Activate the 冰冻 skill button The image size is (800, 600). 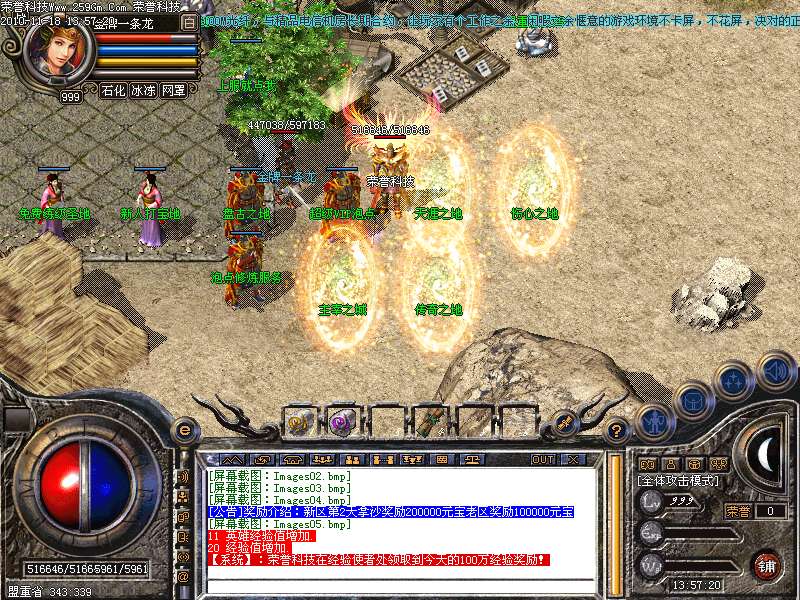tap(143, 90)
